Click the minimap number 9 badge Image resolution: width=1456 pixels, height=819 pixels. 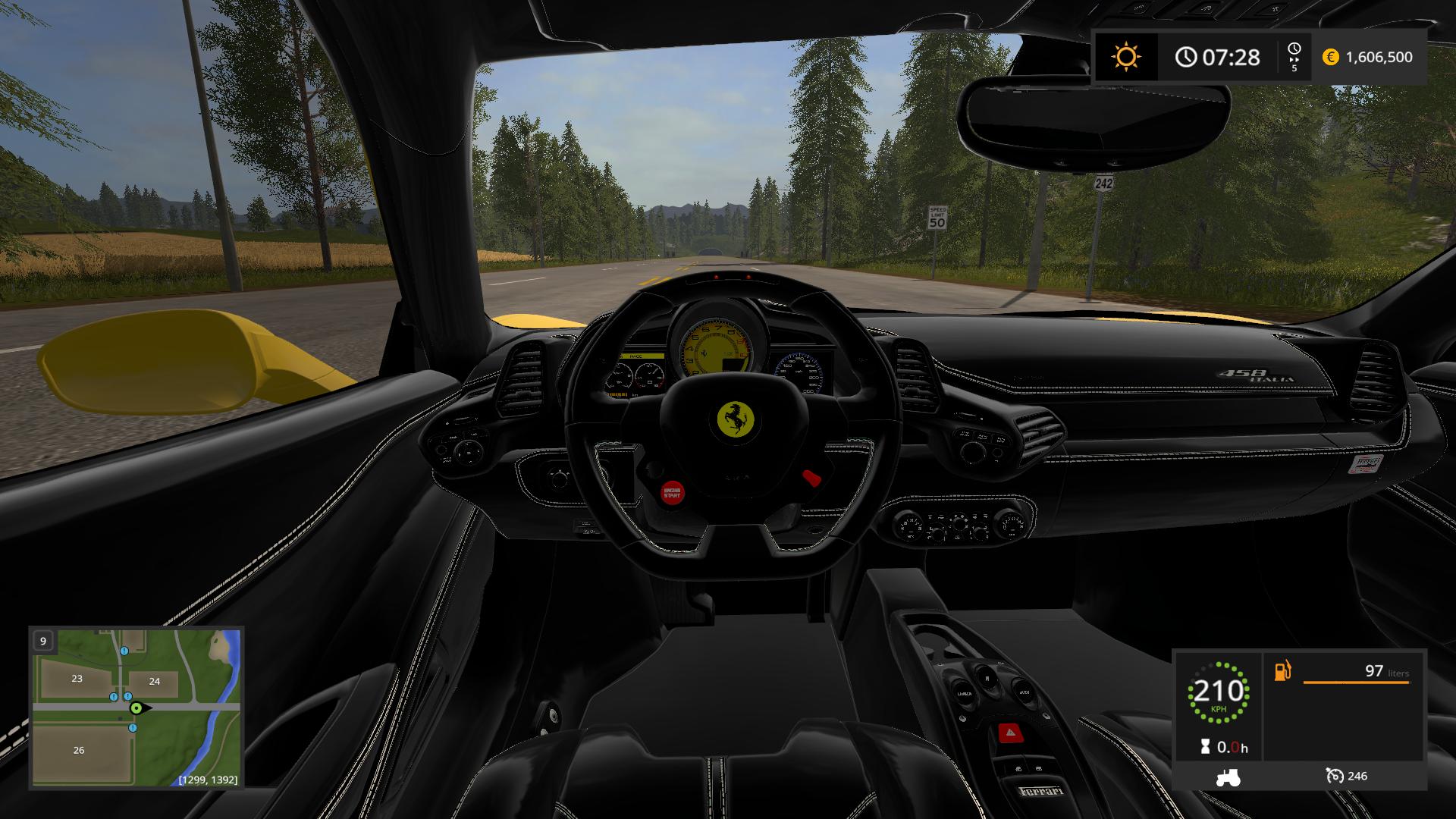tap(43, 641)
